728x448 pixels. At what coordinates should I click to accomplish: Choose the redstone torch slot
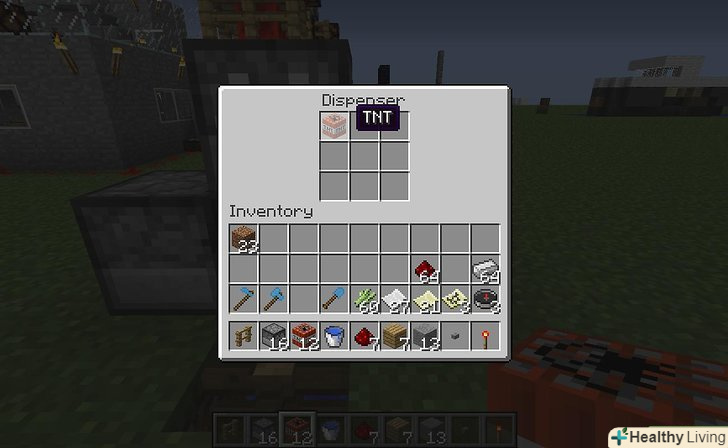click(486, 336)
